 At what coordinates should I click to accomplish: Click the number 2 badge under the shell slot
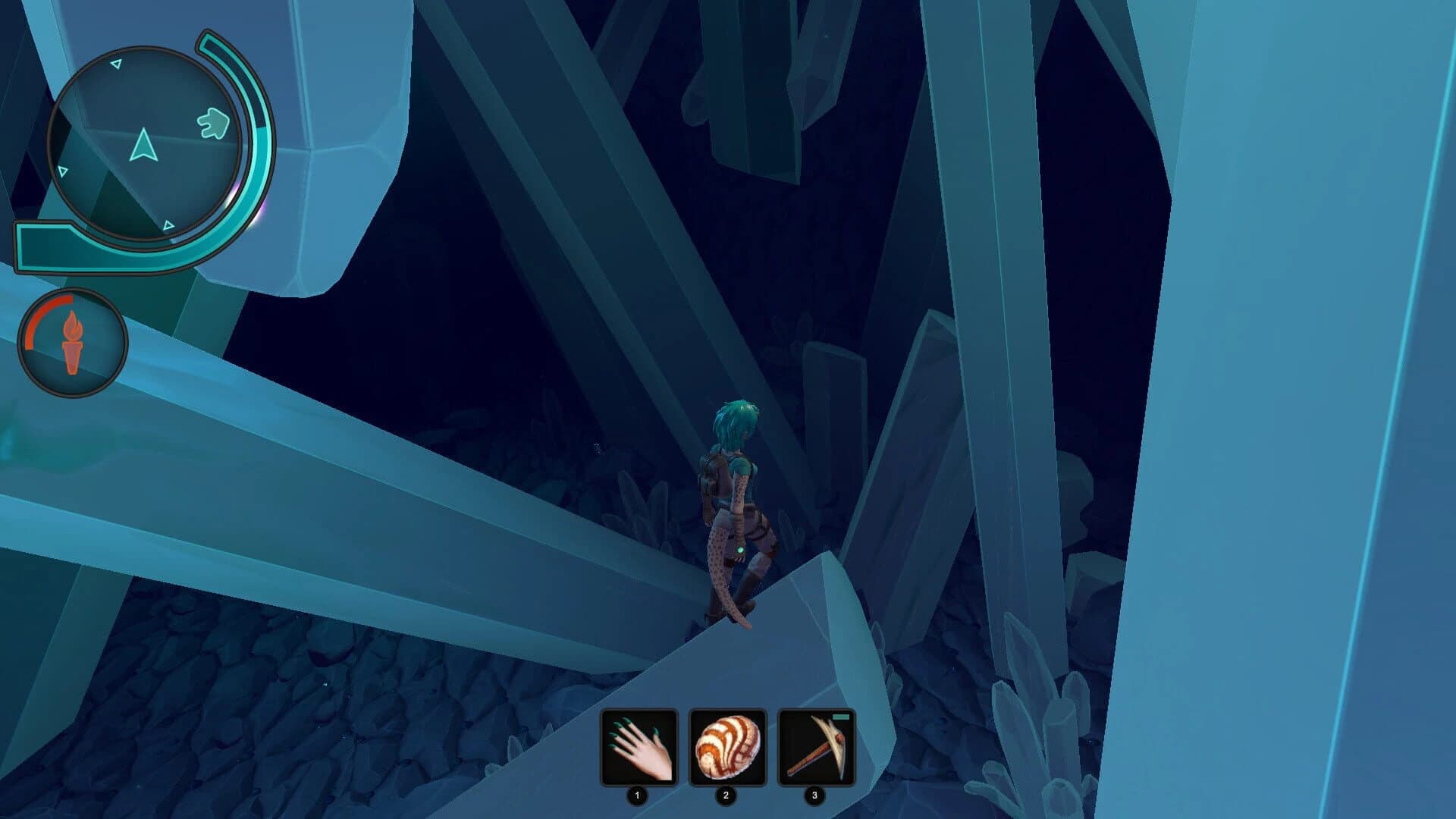click(x=725, y=795)
